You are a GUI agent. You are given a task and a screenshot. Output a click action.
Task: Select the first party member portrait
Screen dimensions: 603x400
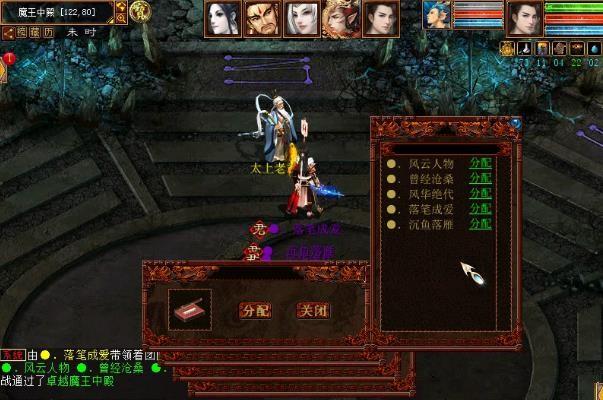pos(223,18)
